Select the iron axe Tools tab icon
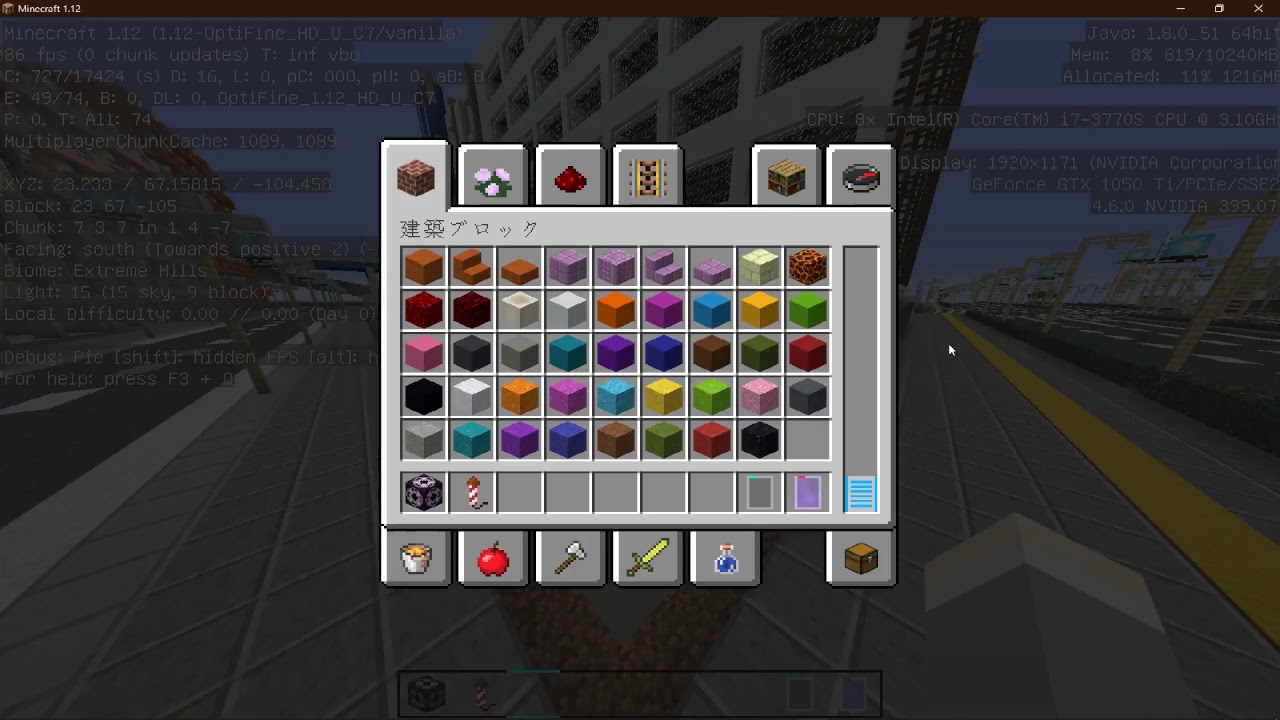The height and width of the screenshot is (720, 1280). tap(570, 558)
